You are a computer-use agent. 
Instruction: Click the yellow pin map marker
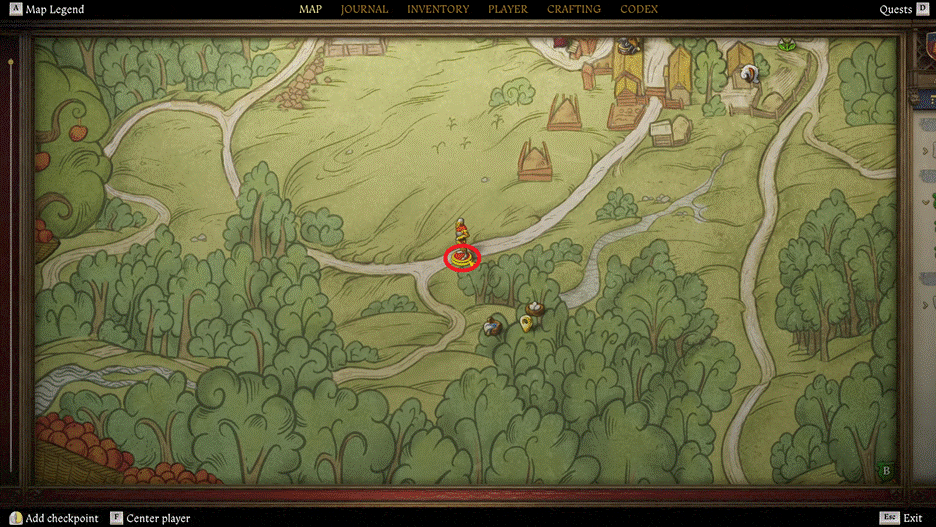(x=525, y=322)
